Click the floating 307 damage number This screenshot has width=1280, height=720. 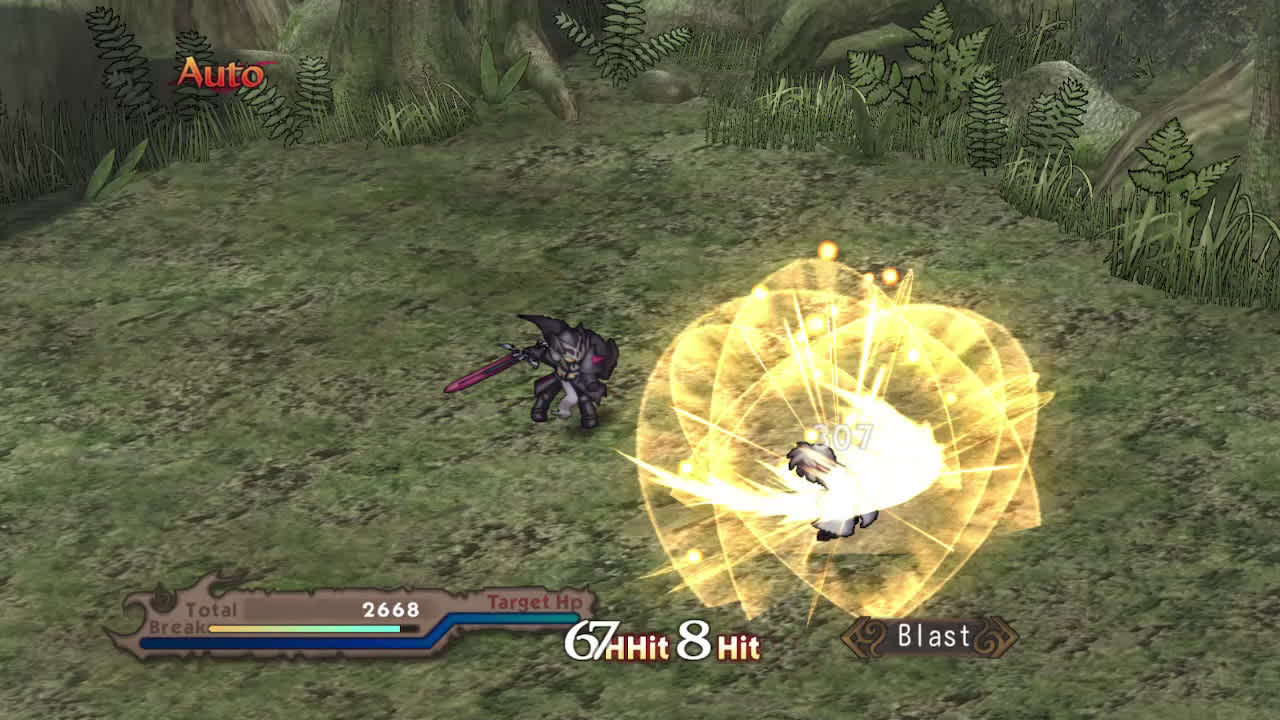[840, 436]
